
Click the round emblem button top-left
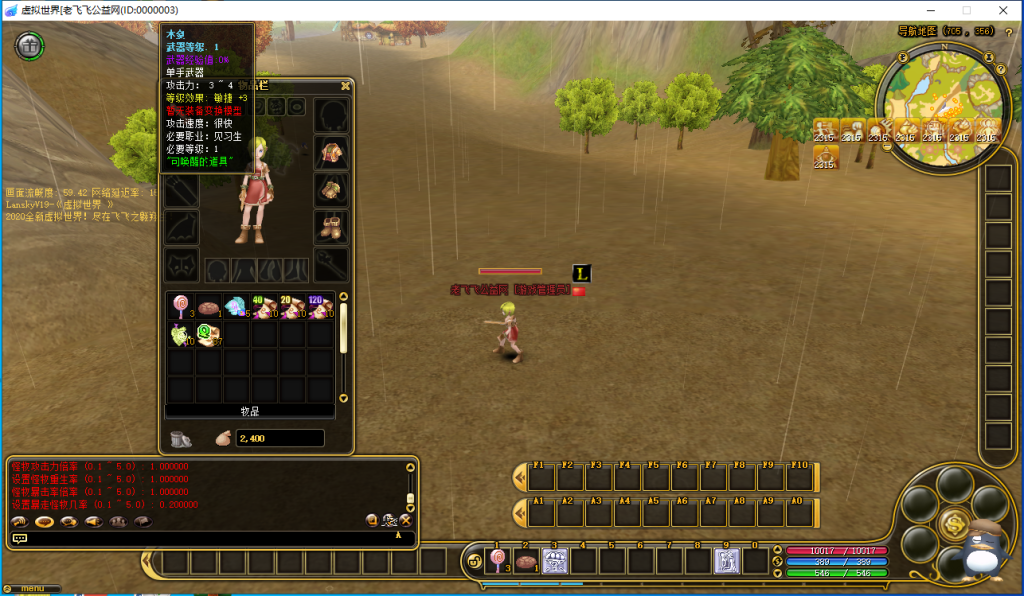[31, 45]
